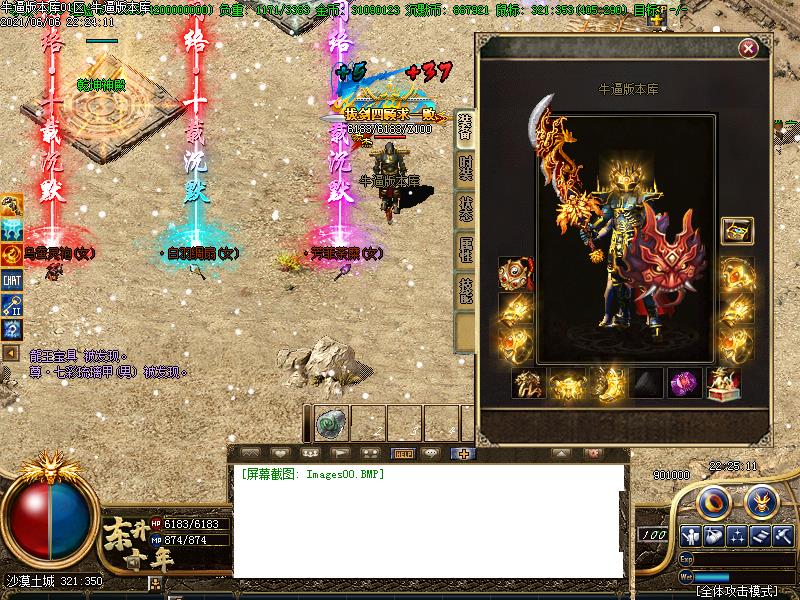The image size is (800, 600).
Task: Close the character equipment panel
Action: (x=748, y=48)
